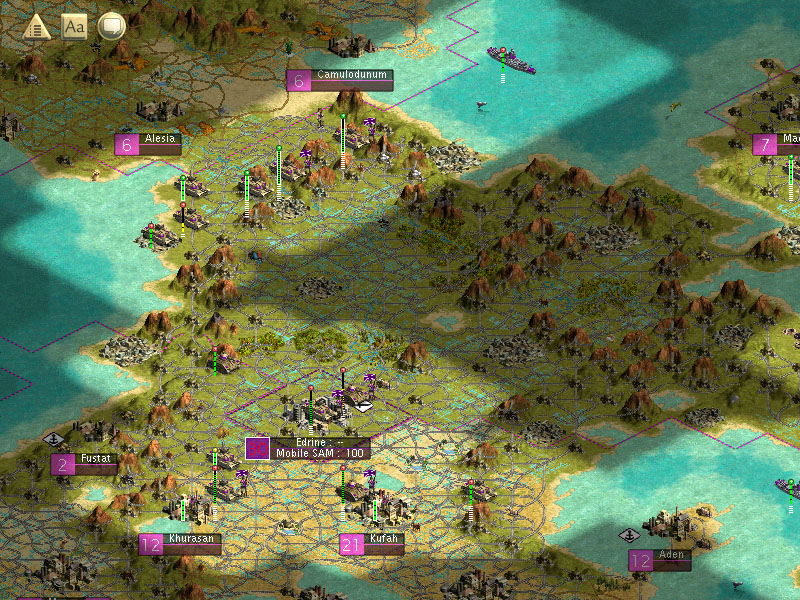This screenshot has width=800, height=600.
Task: Open the Civilopedia "Aa" button
Action: (74, 26)
